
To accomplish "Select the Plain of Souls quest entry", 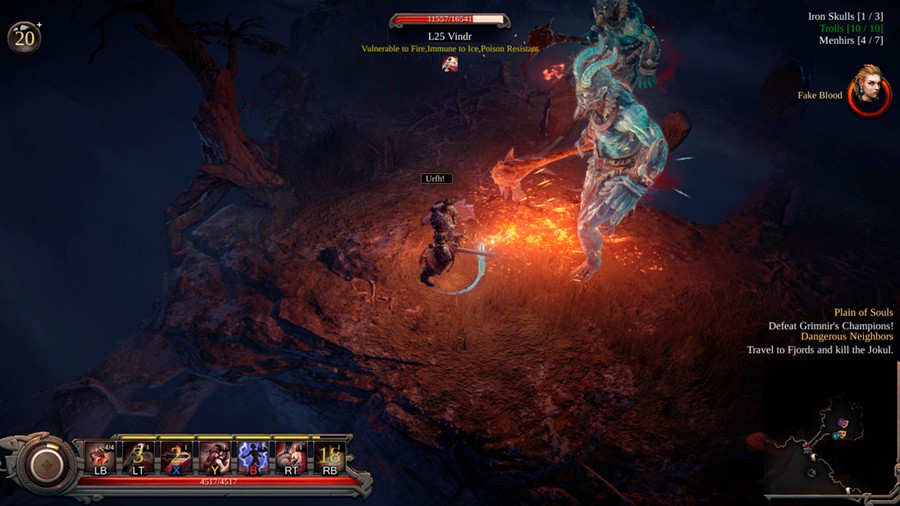I will [x=863, y=313].
